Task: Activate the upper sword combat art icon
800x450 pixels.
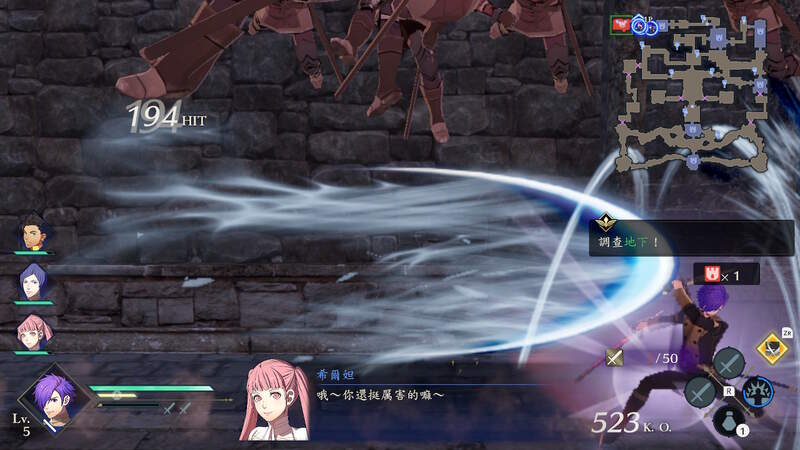Action: (730, 361)
